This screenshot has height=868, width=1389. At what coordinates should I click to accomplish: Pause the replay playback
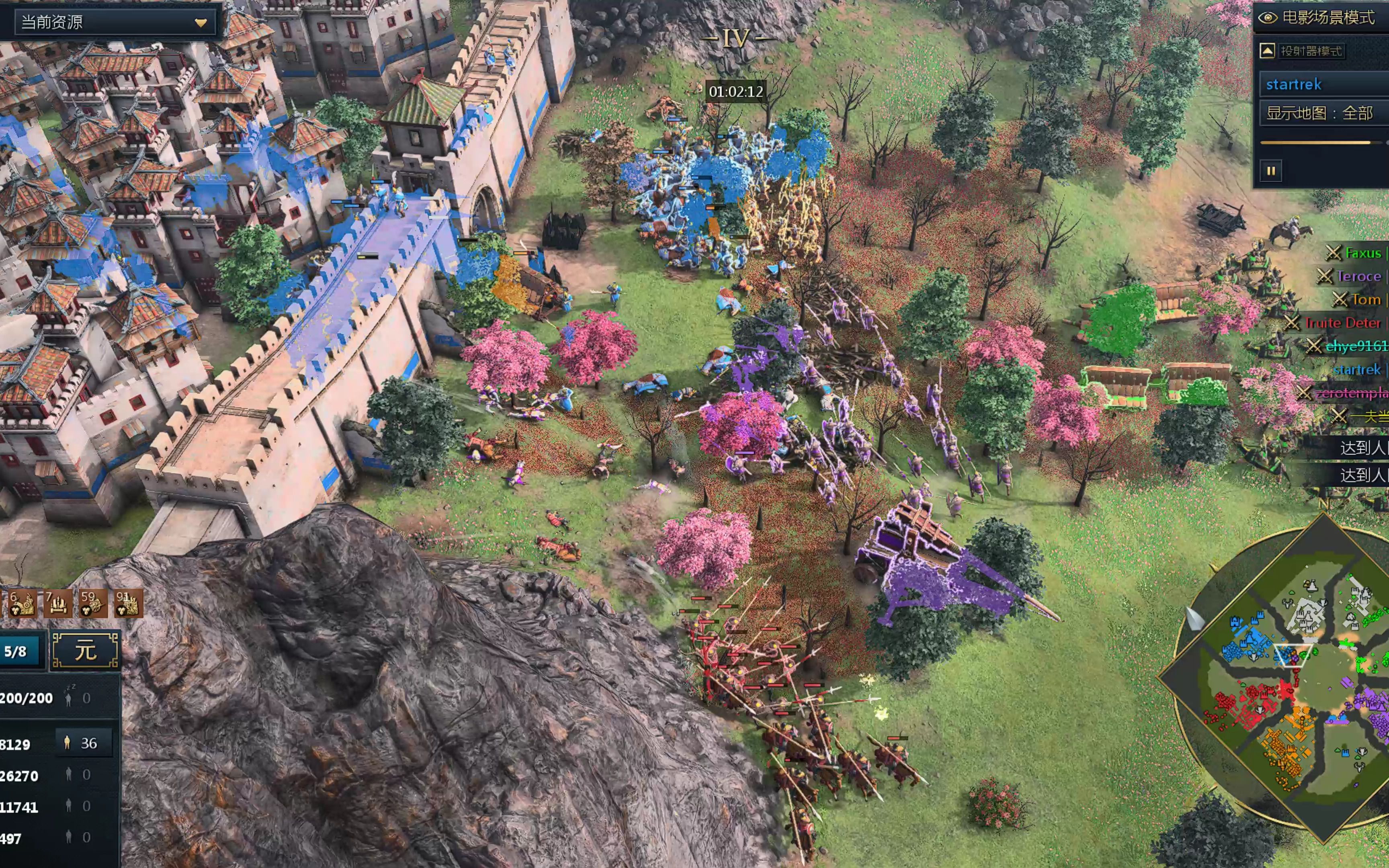1271,170
